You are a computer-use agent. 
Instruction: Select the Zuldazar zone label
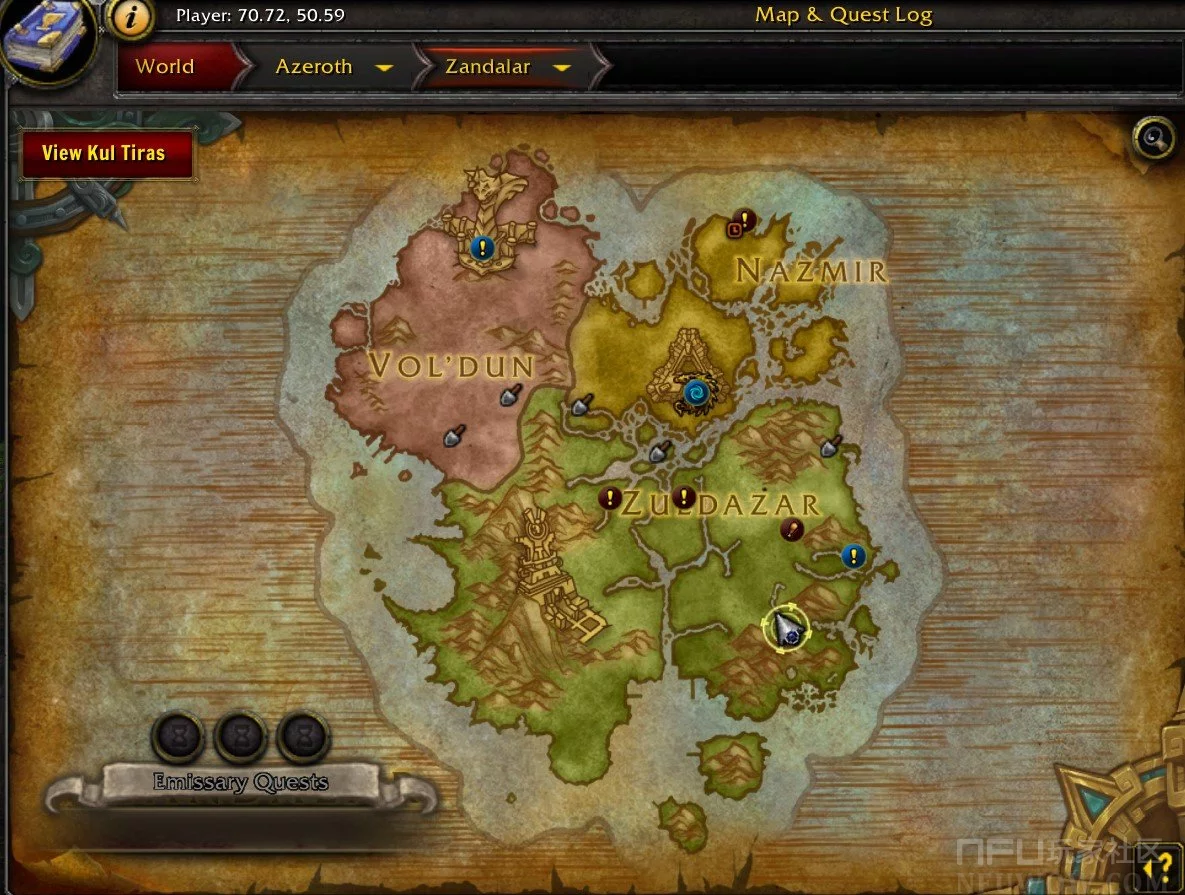coord(720,505)
